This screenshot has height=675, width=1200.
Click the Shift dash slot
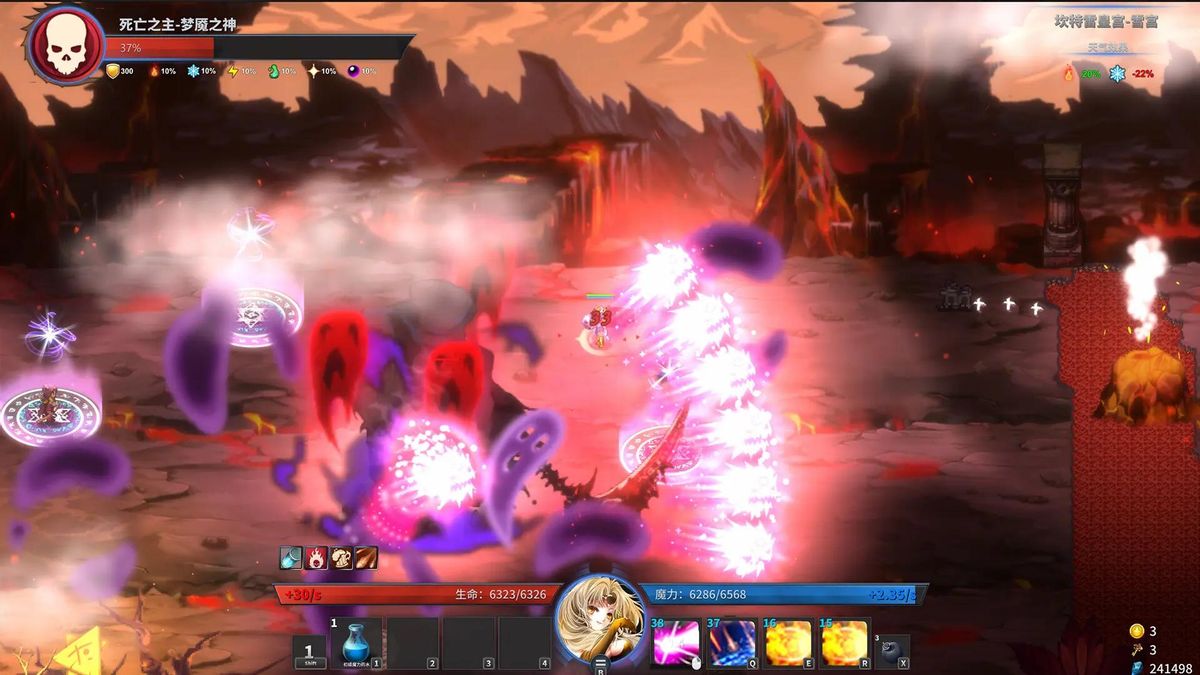tap(309, 651)
